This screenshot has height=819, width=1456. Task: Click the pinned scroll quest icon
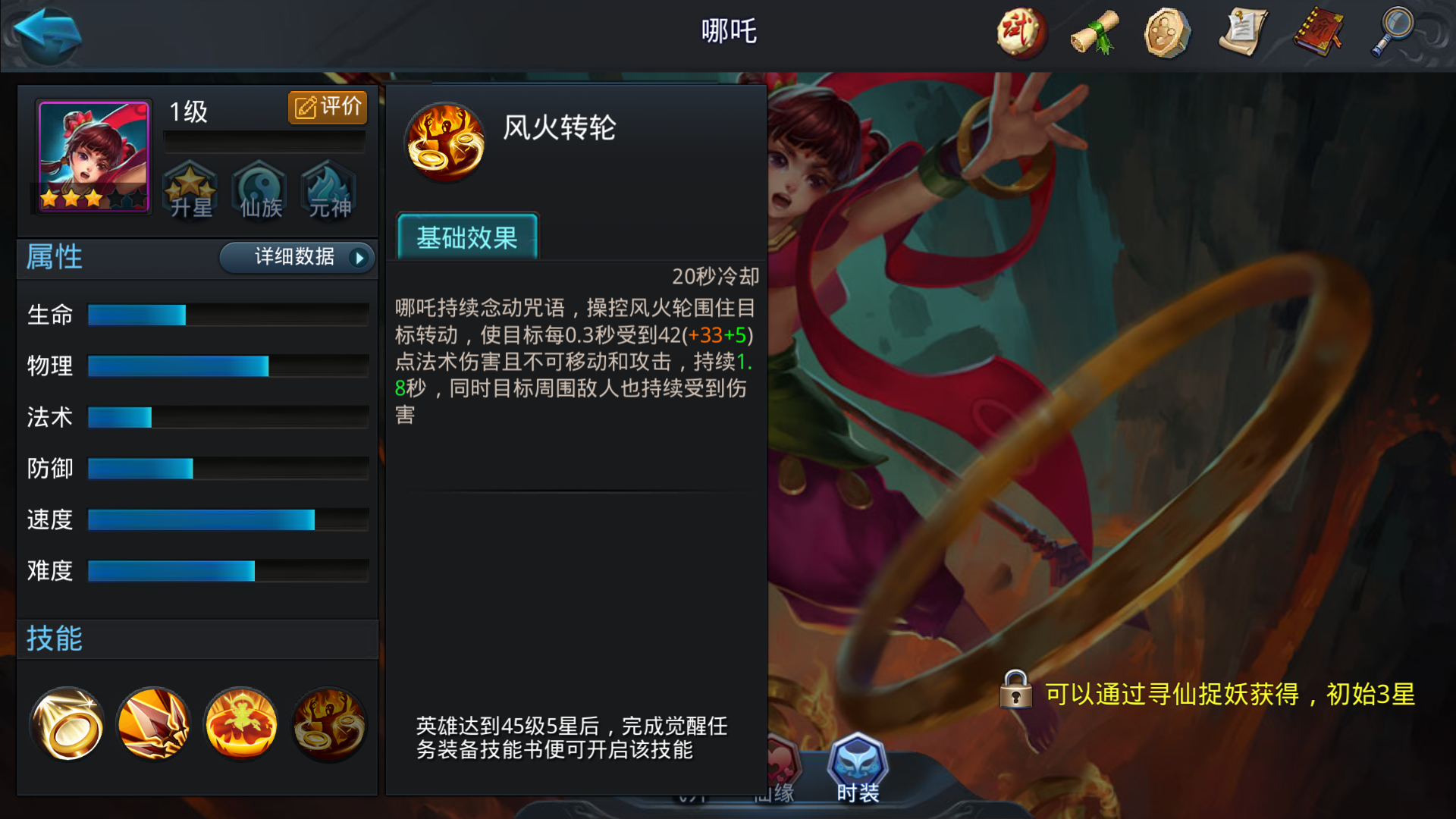click(x=1242, y=33)
